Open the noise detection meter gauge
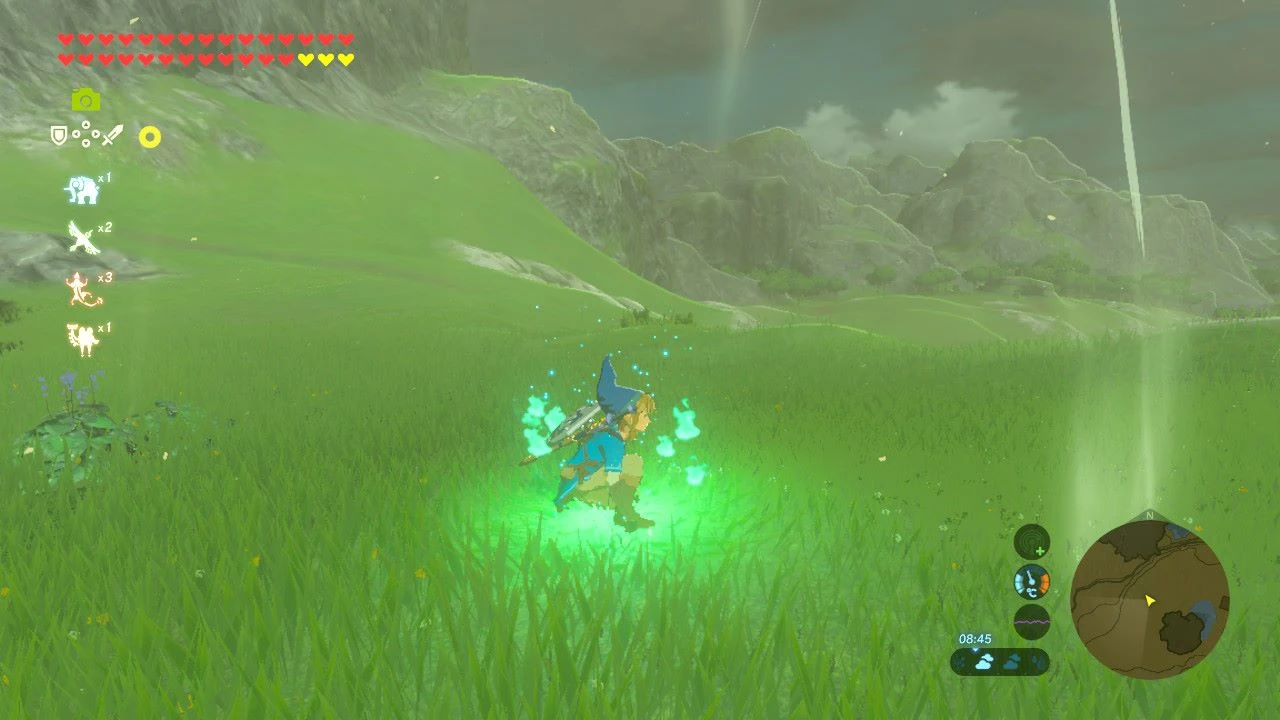Screen dimensions: 1280x720 coord(1032,622)
